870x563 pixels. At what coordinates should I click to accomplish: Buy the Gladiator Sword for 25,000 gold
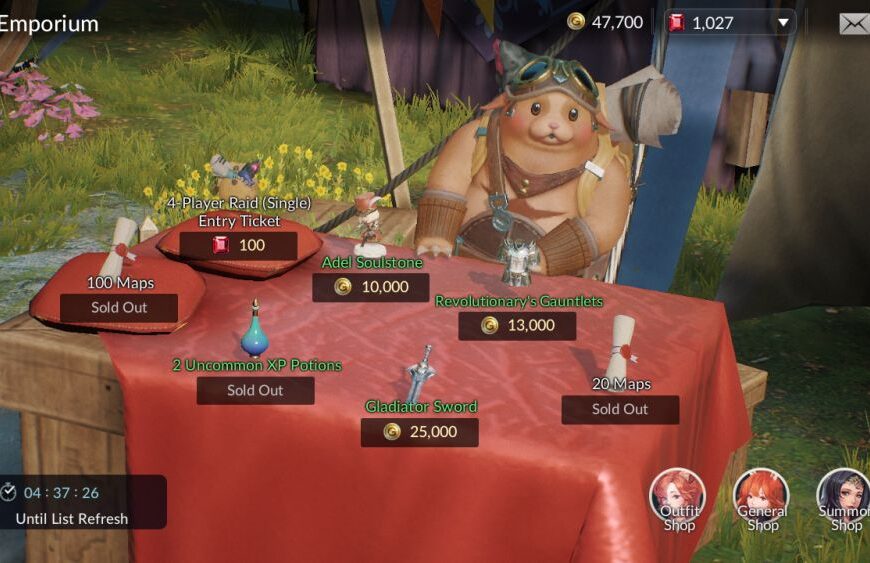(419, 432)
